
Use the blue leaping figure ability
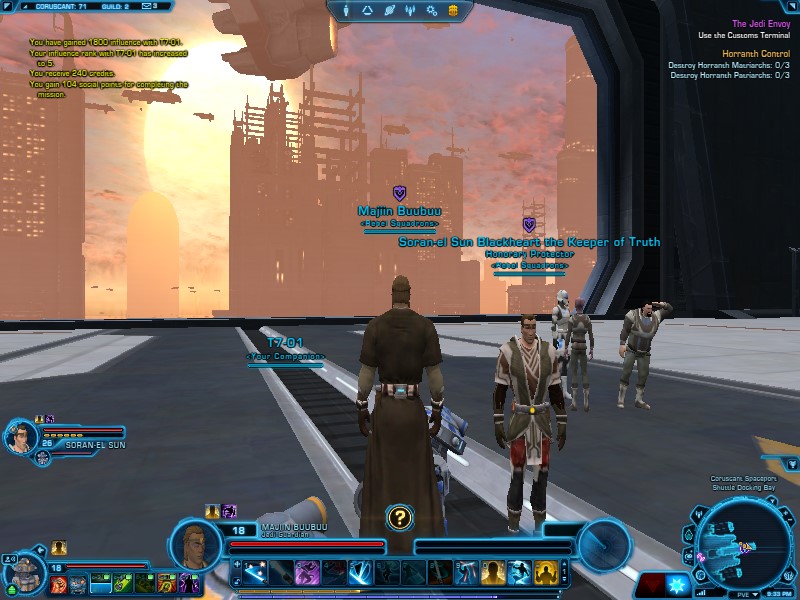coord(518,572)
